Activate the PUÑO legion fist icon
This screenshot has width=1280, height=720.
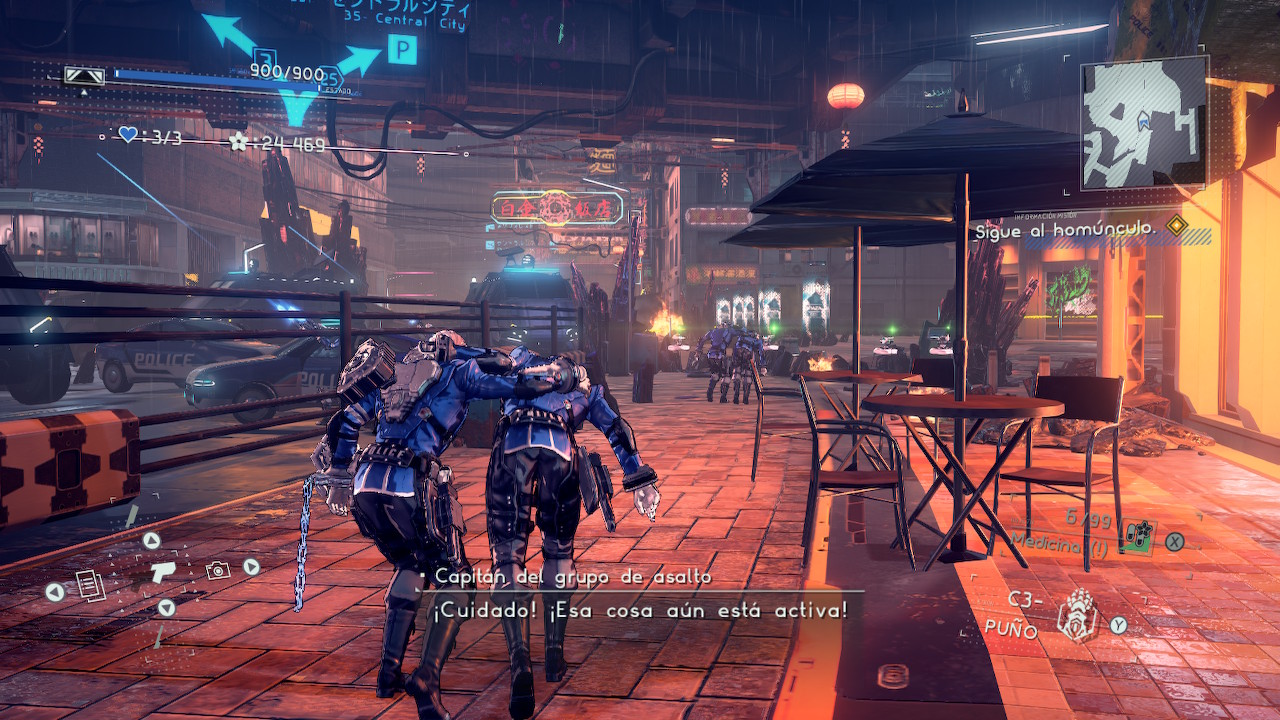pyautogui.click(x=1078, y=614)
